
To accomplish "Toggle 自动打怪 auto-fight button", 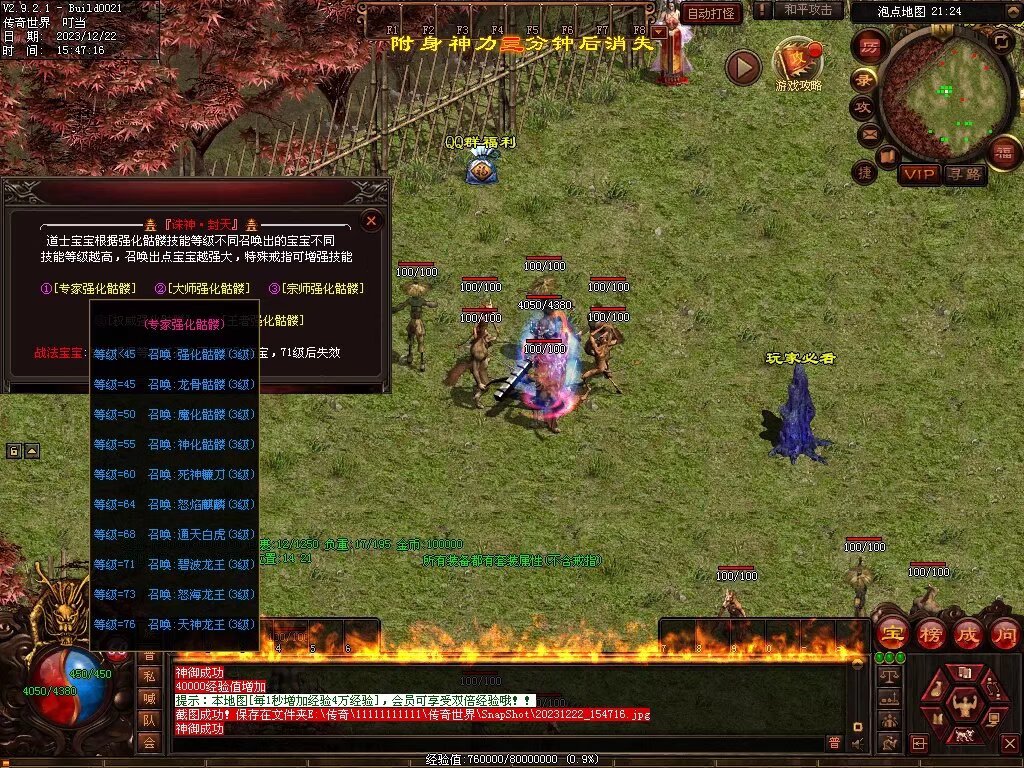I will (x=712, y=14).
